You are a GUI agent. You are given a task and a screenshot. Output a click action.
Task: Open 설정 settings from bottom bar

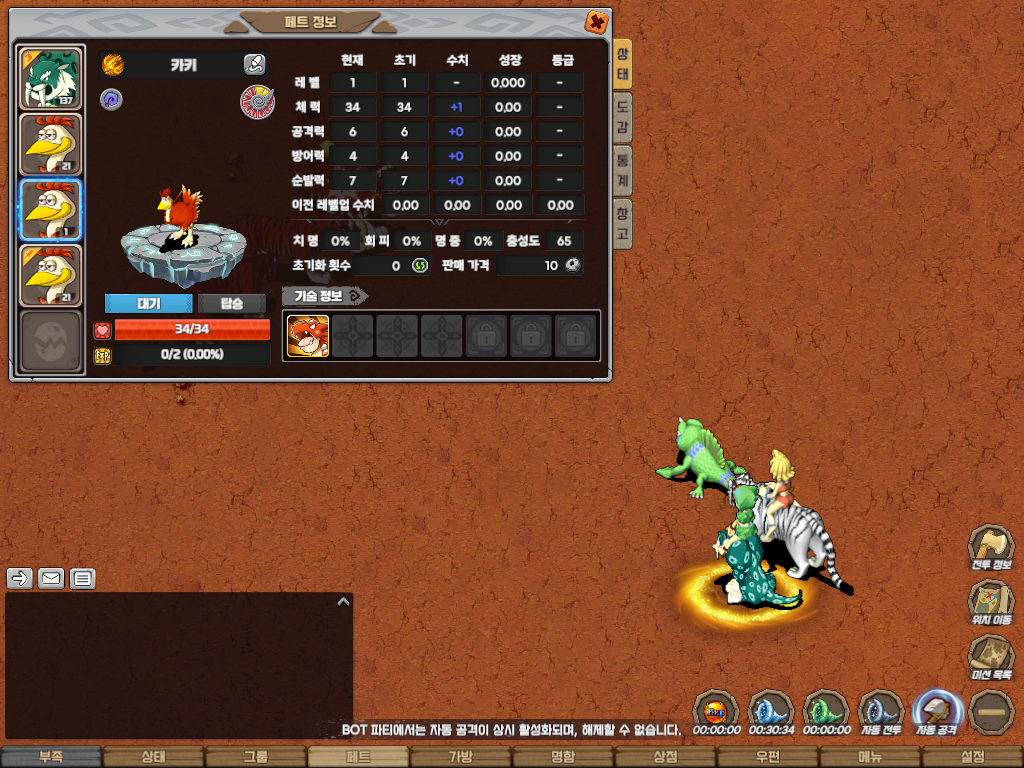972,757
